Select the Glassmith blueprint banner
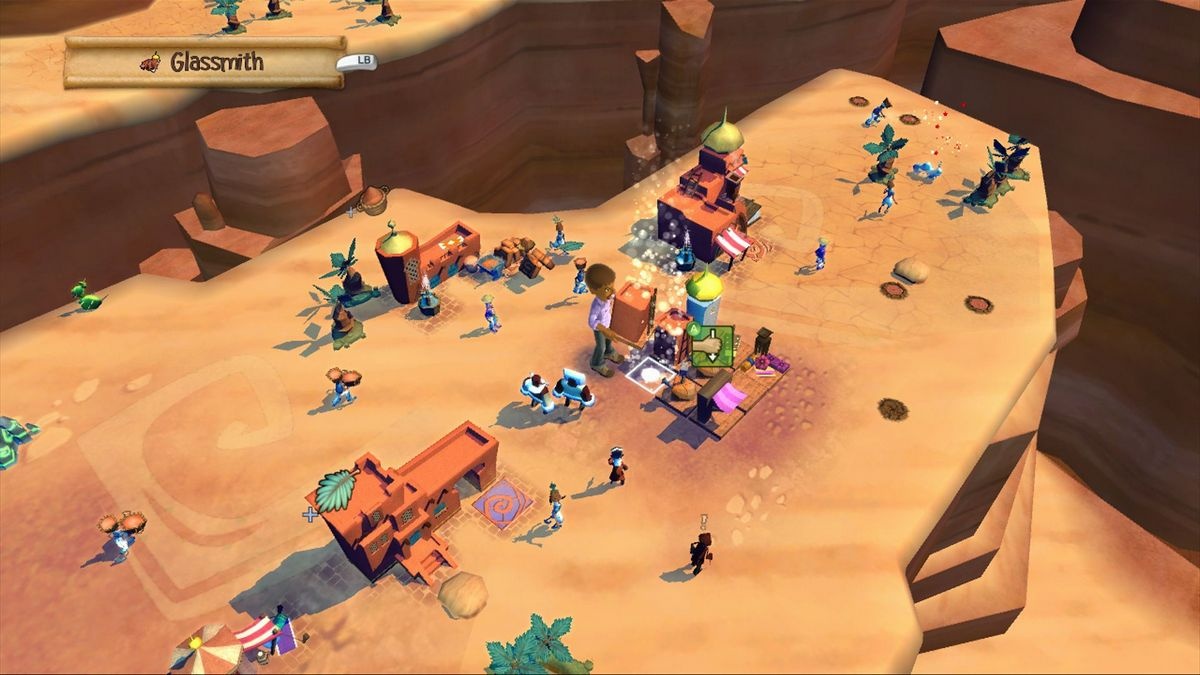This screenshot has height=675, width=1200. pyautogui.click(x=204, y=63)
